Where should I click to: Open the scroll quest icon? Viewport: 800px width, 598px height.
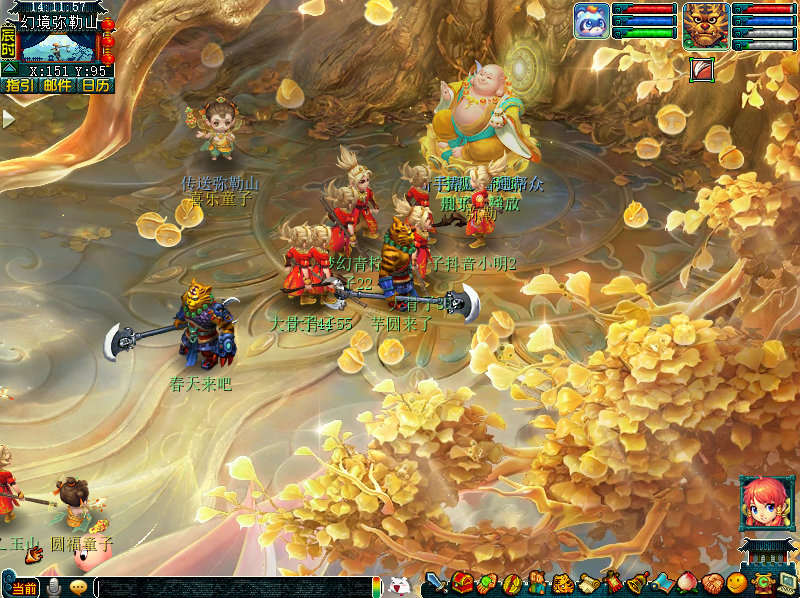pos(587,583)
